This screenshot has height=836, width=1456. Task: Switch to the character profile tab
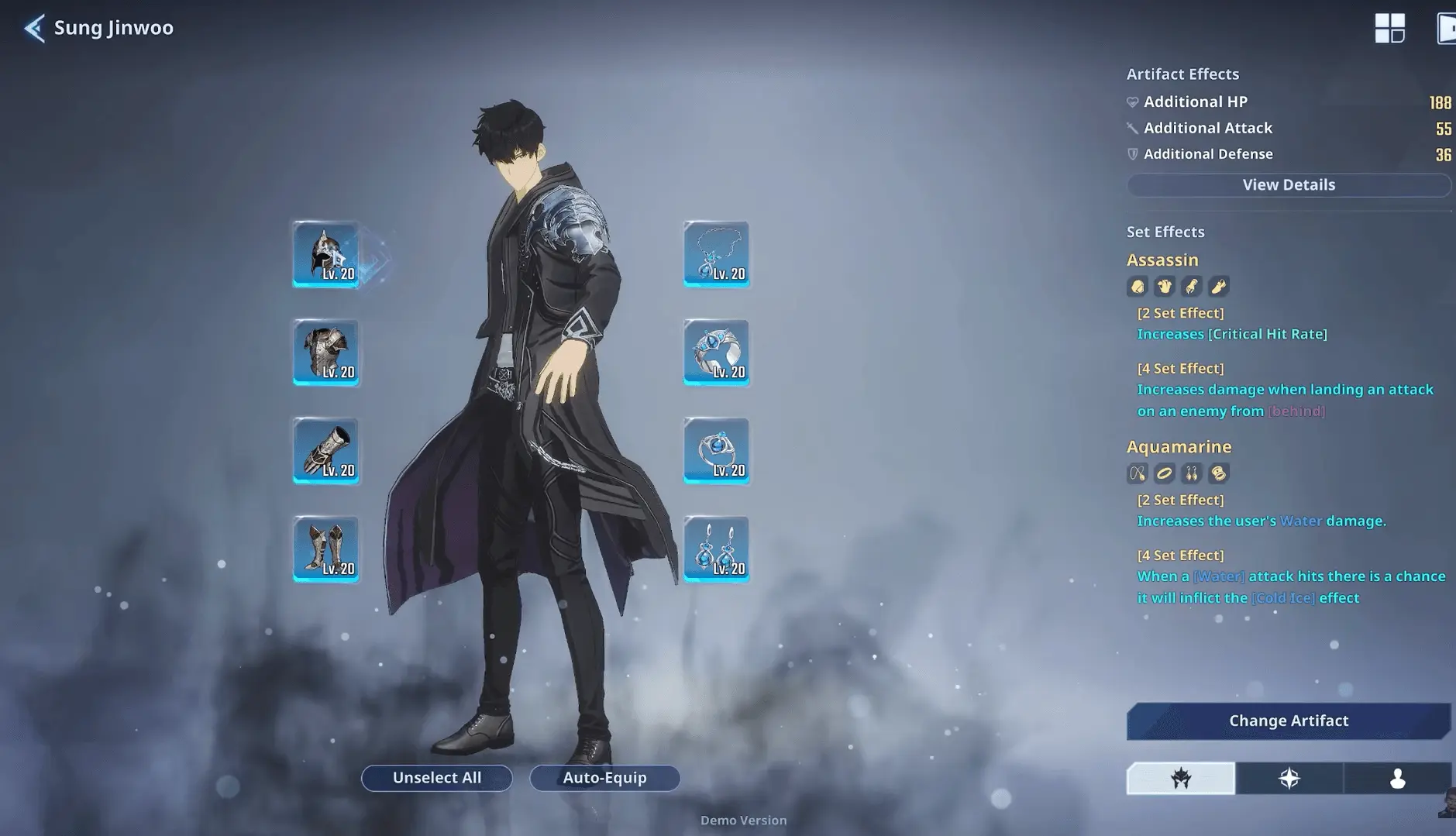(x=1397, y=779)
